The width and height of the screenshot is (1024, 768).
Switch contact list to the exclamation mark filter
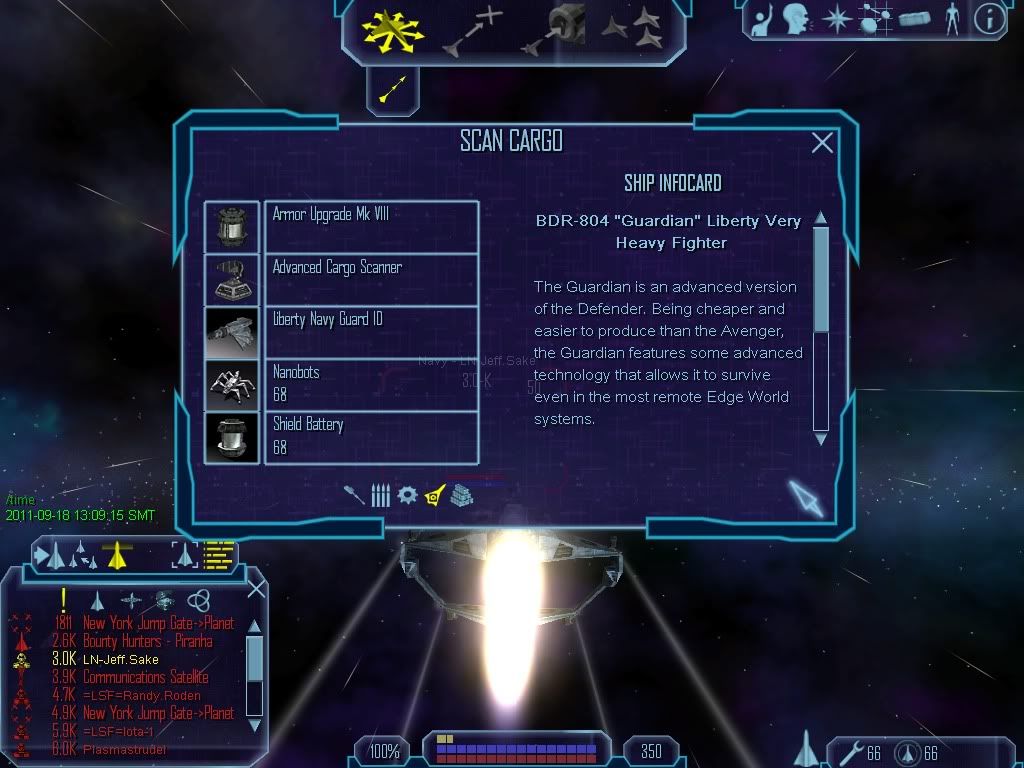click(64, 599)
